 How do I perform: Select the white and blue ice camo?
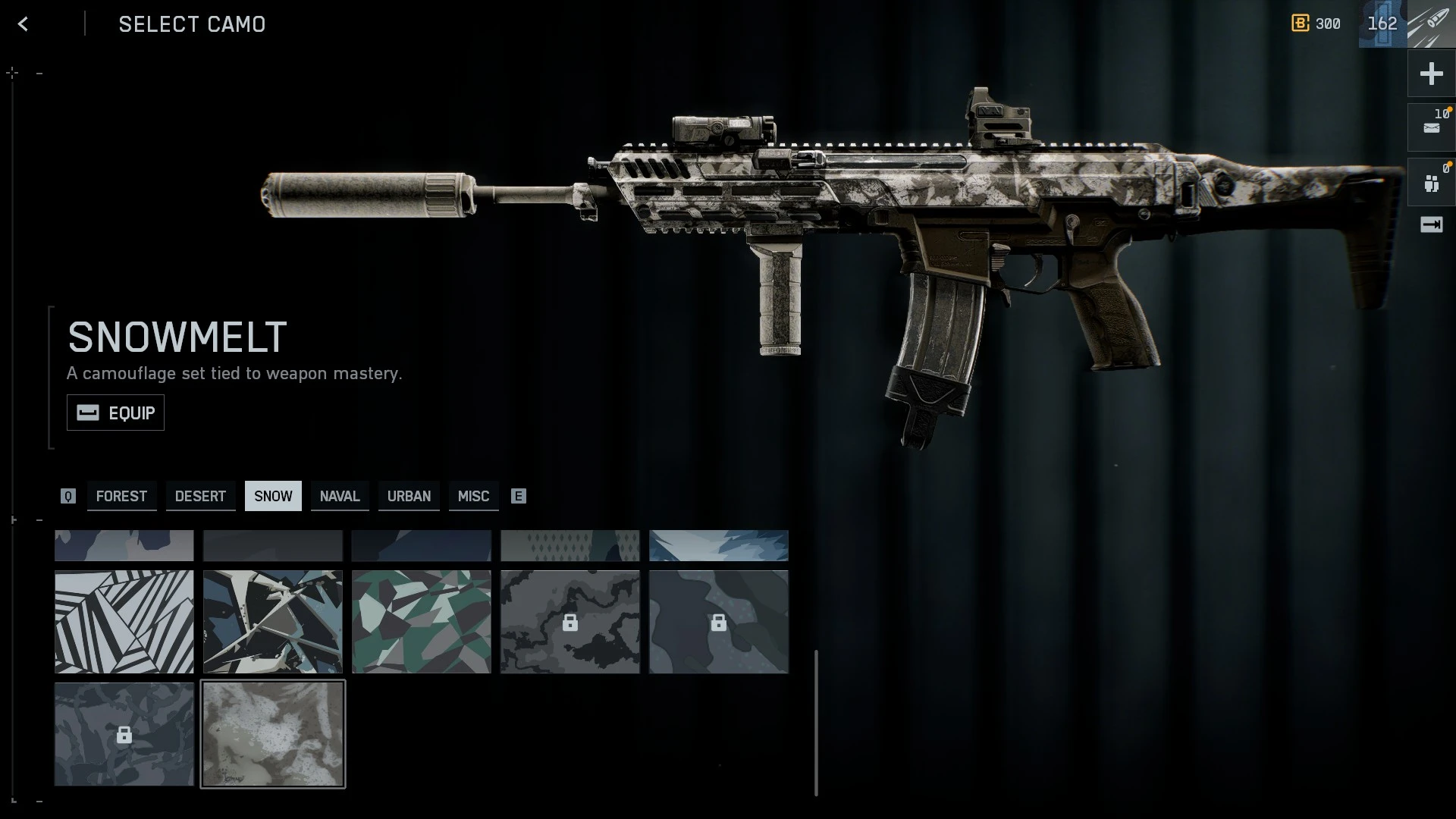click(x=719, y=545)
